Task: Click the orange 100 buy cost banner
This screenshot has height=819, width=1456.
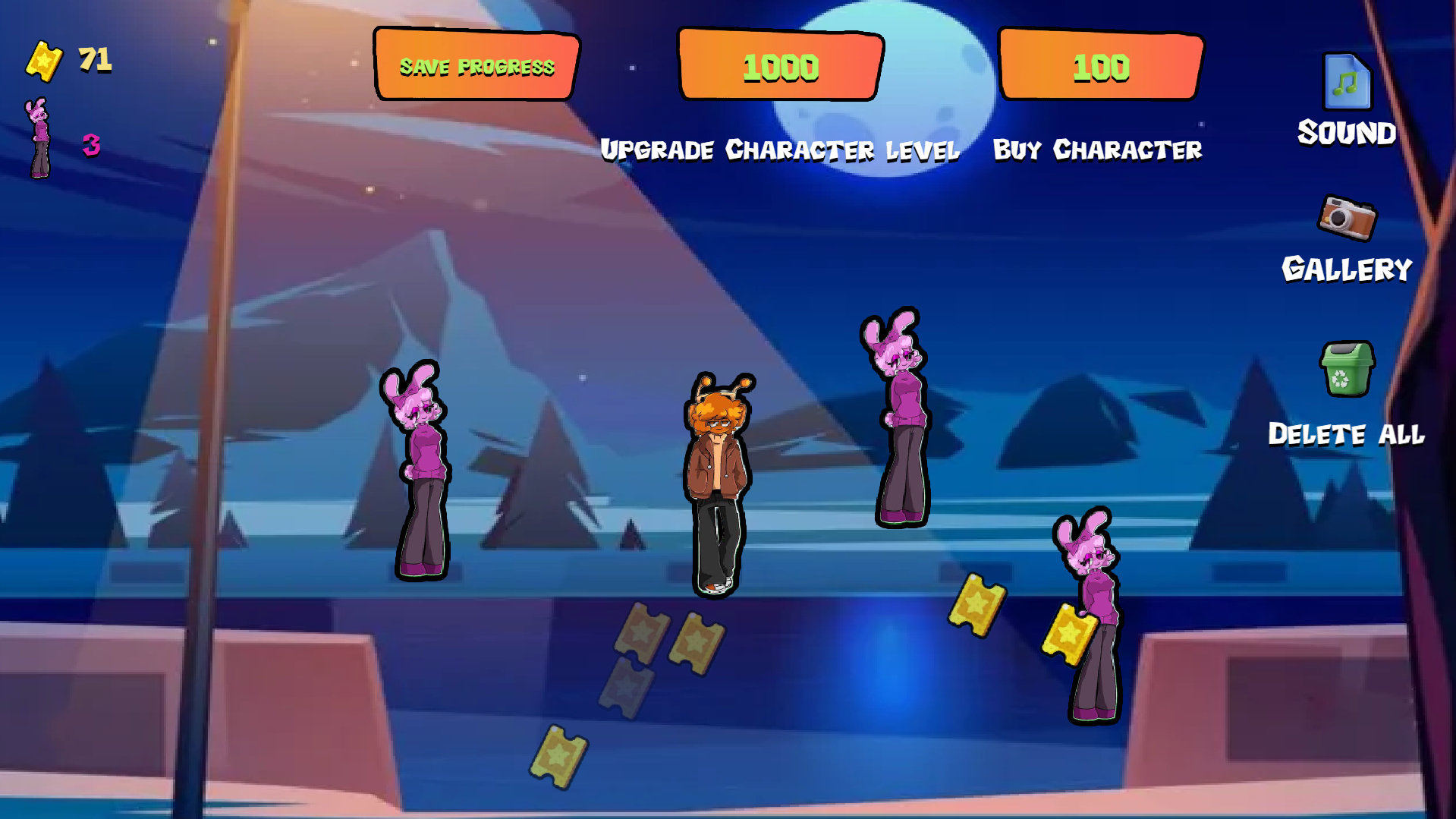Action: [1099, 67]
